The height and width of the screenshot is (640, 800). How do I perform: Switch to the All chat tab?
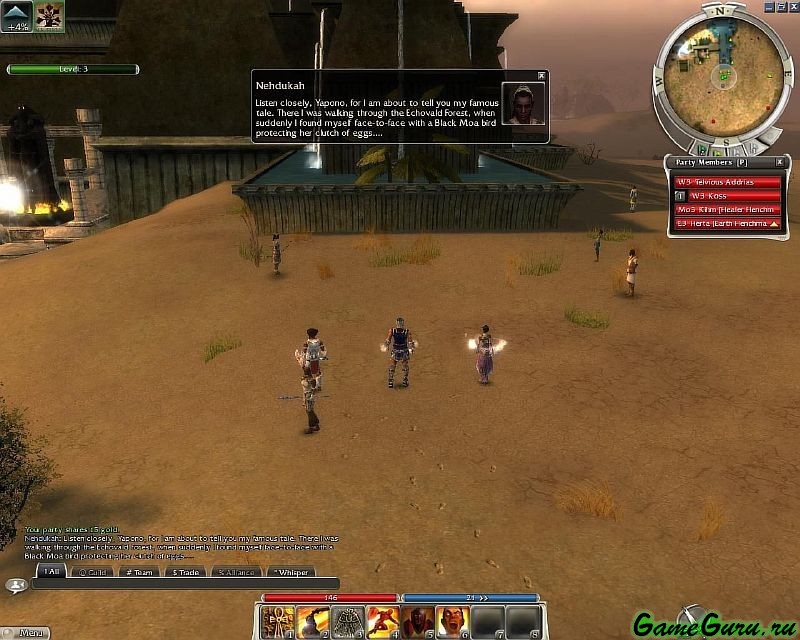coord(51,572)
